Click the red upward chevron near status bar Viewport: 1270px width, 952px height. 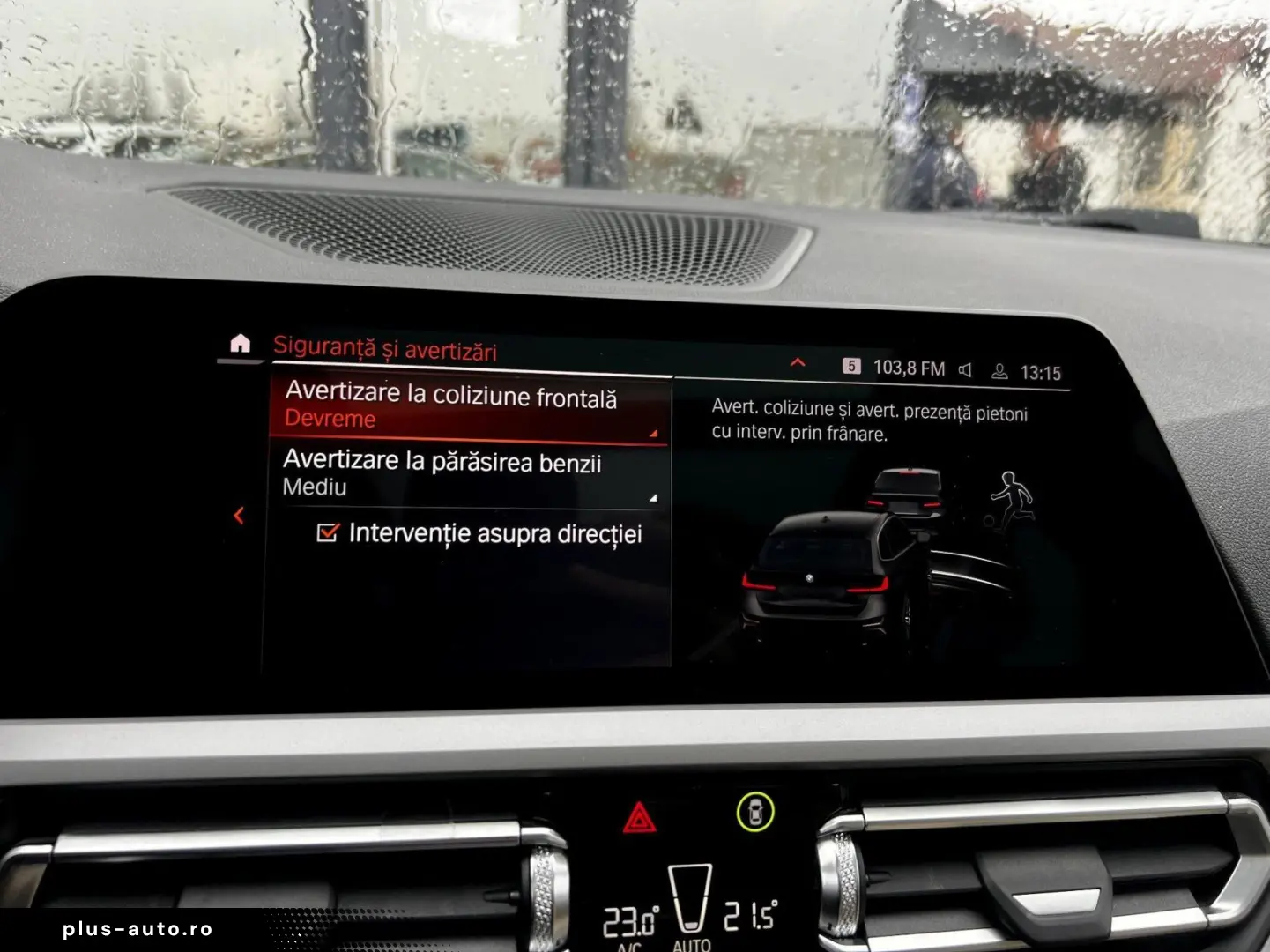[x=797, y=361]
